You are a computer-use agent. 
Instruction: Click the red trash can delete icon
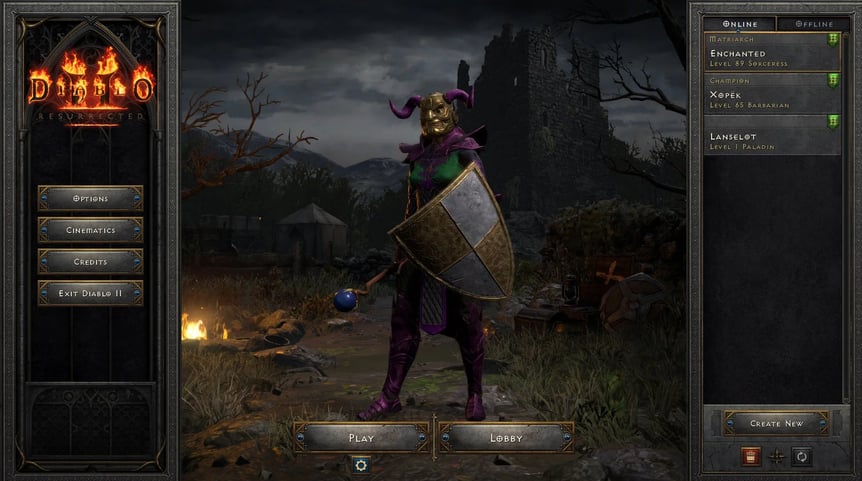click(x=750, y=456)
